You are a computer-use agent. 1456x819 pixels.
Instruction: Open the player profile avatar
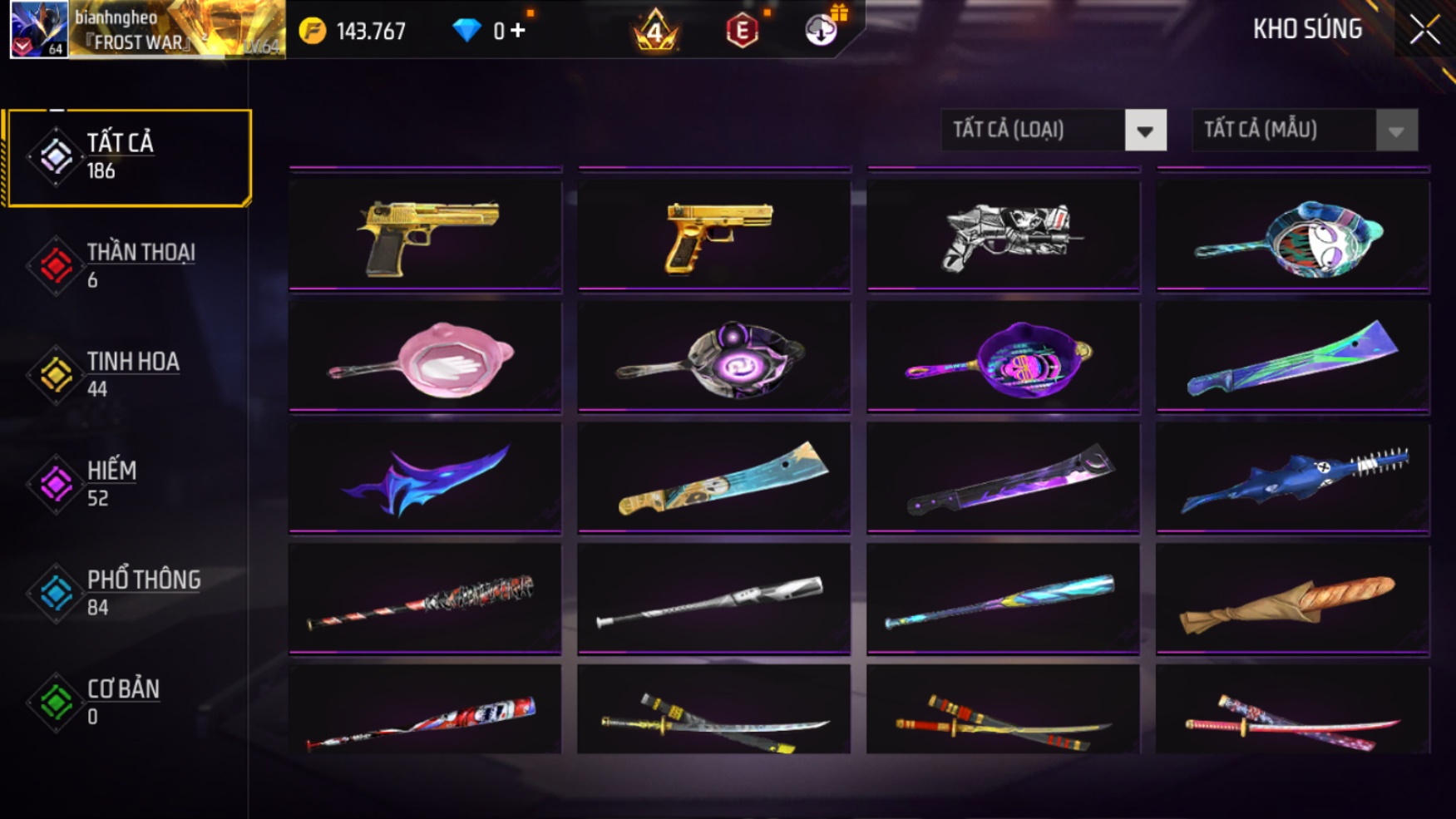pos(39,30)
